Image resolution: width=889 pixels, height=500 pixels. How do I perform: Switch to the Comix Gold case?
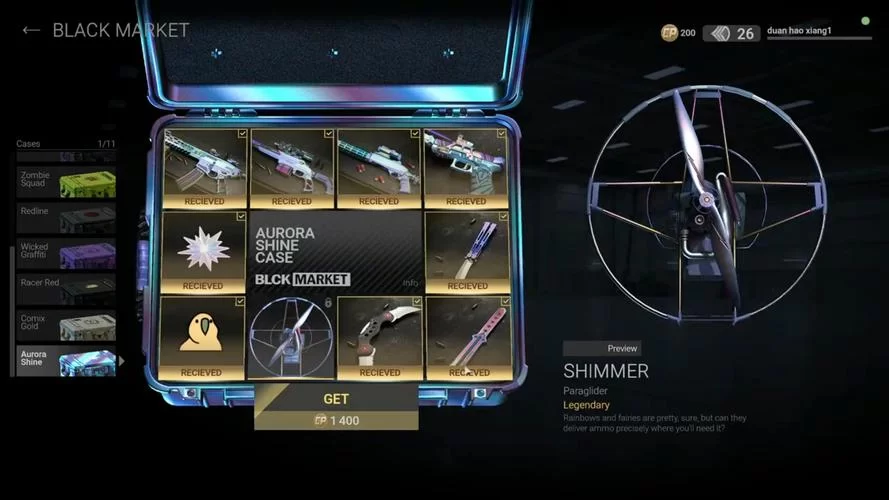67,325
